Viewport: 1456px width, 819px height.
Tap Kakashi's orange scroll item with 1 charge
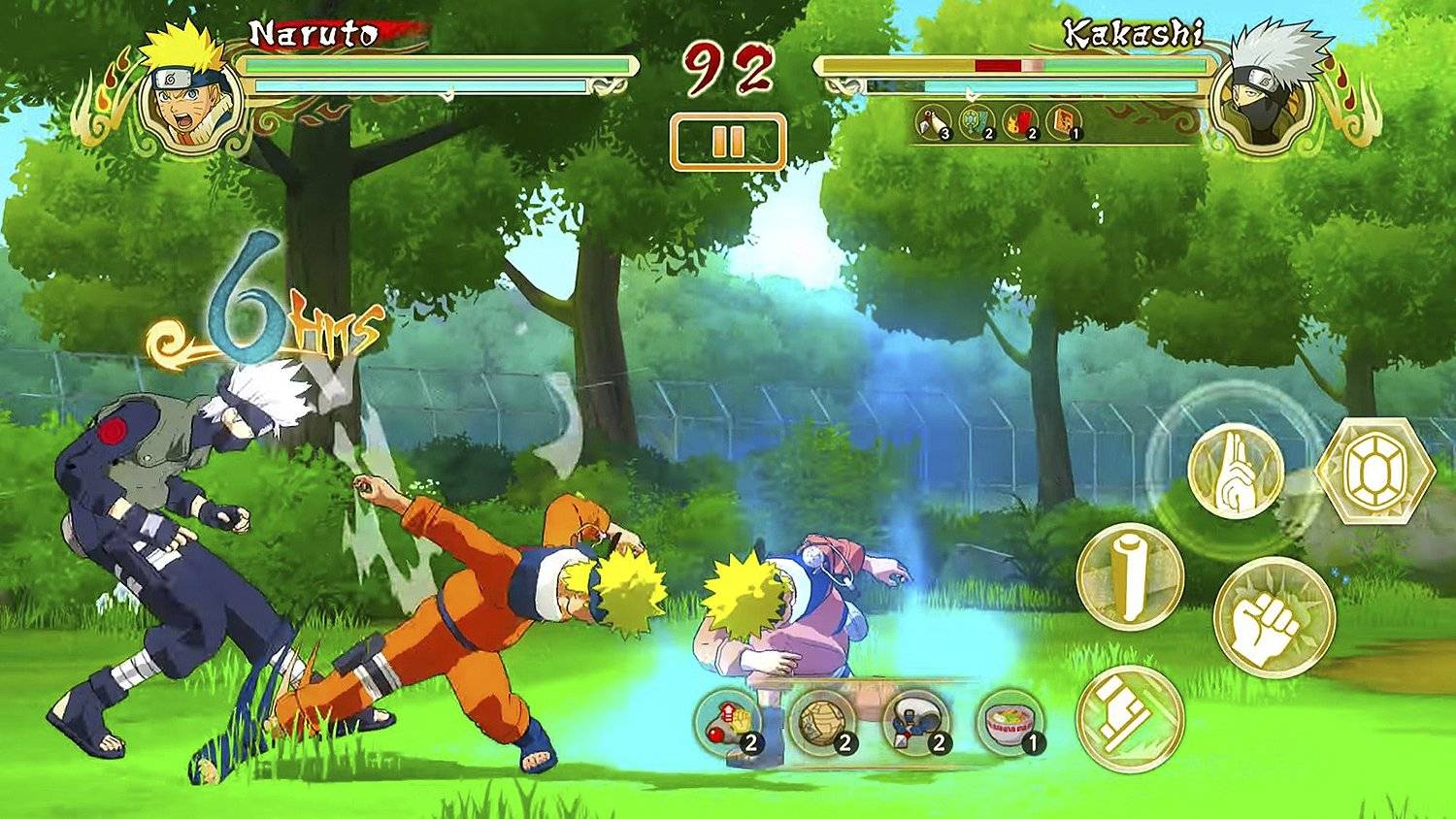click(x=1065, y=123)
